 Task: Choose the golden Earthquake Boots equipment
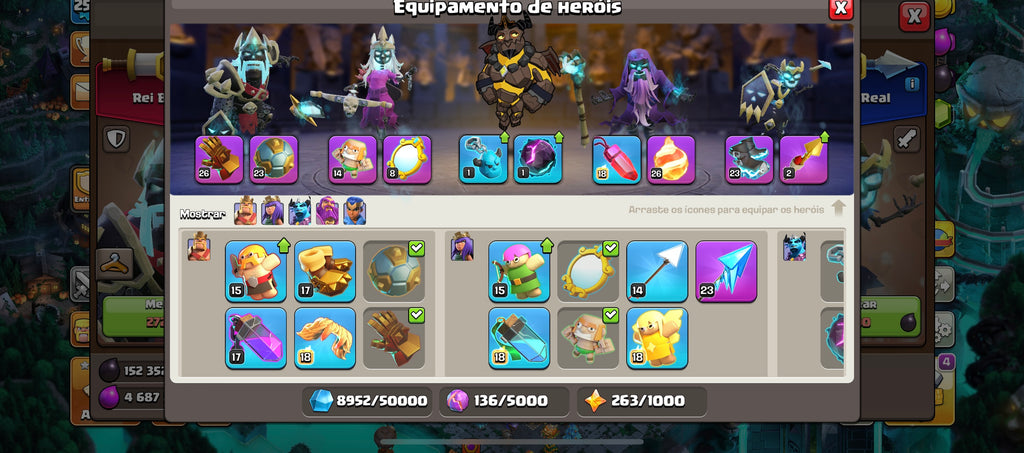pos(325,271)
